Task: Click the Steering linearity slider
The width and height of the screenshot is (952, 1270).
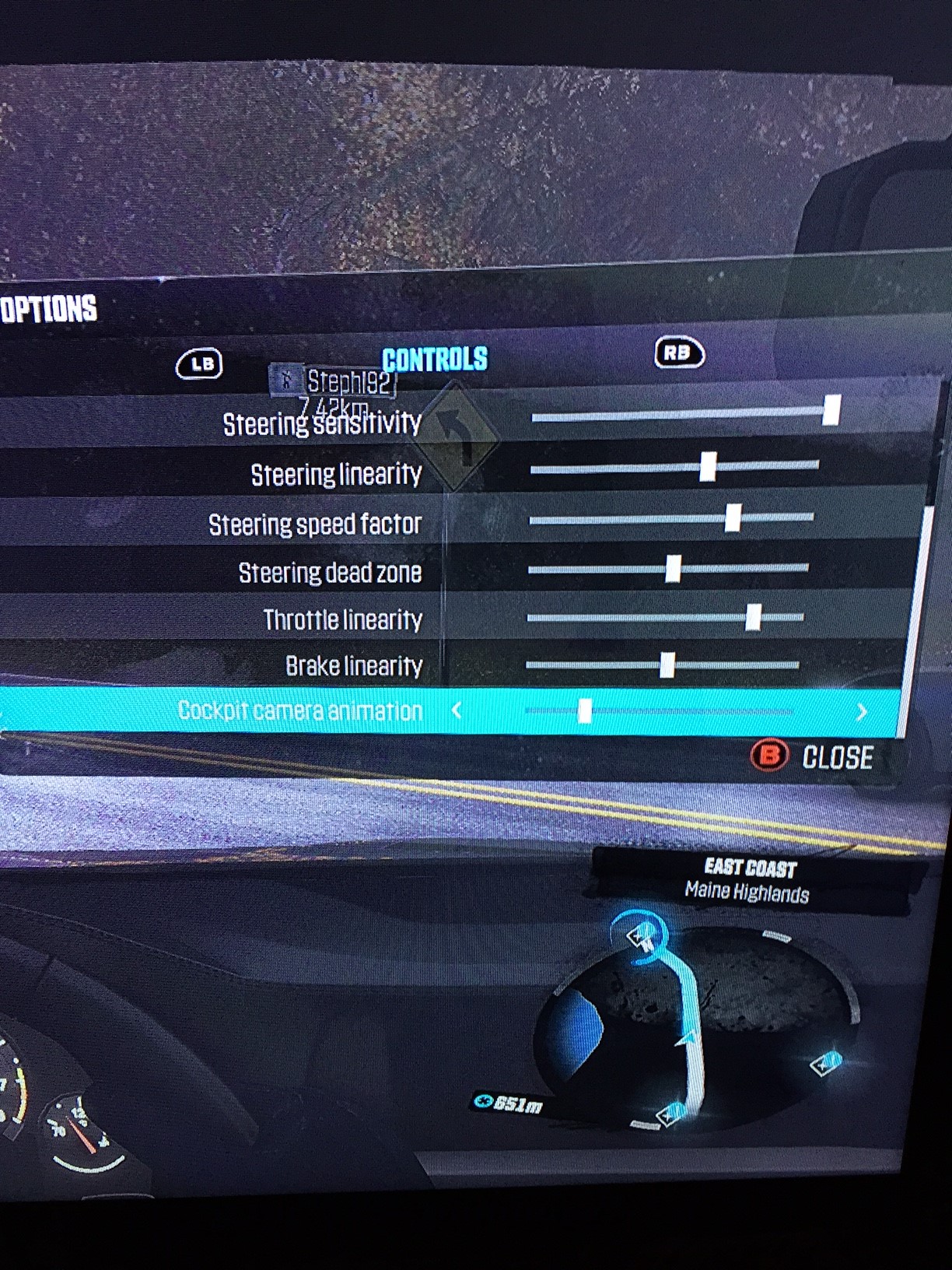Action: click(x=707, y=467)
